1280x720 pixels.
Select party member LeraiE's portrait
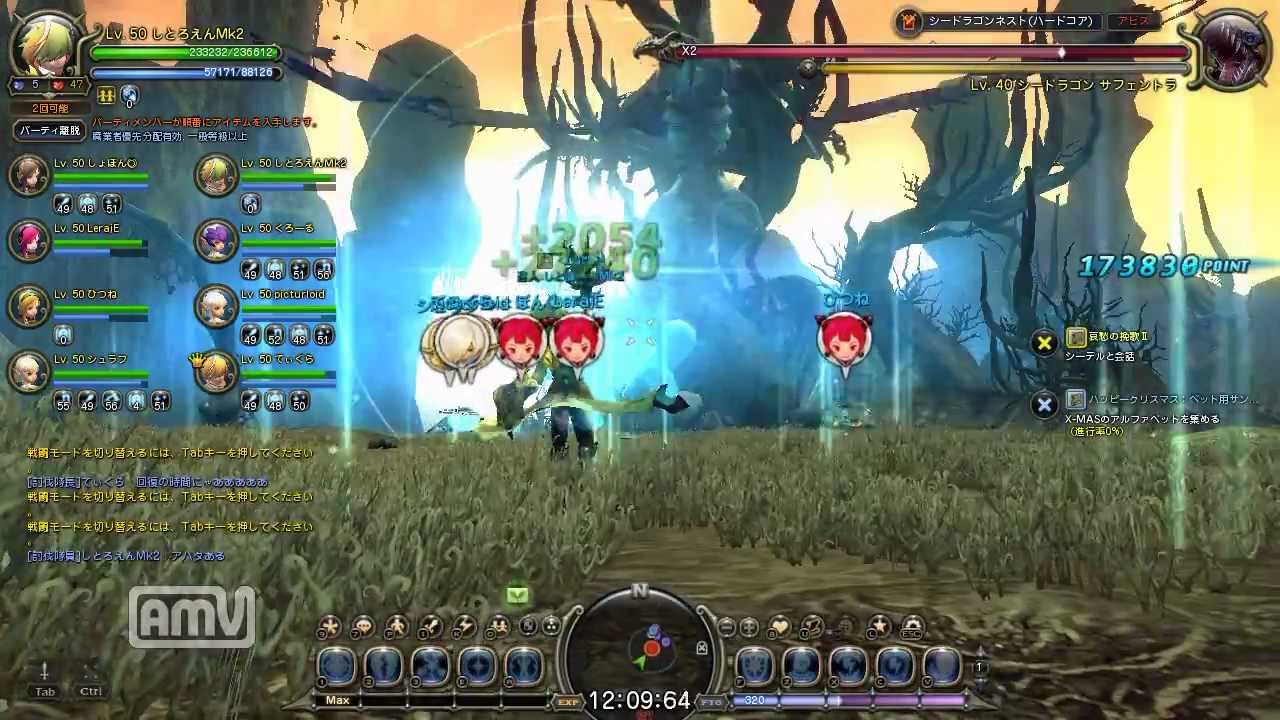pos(29,240)
